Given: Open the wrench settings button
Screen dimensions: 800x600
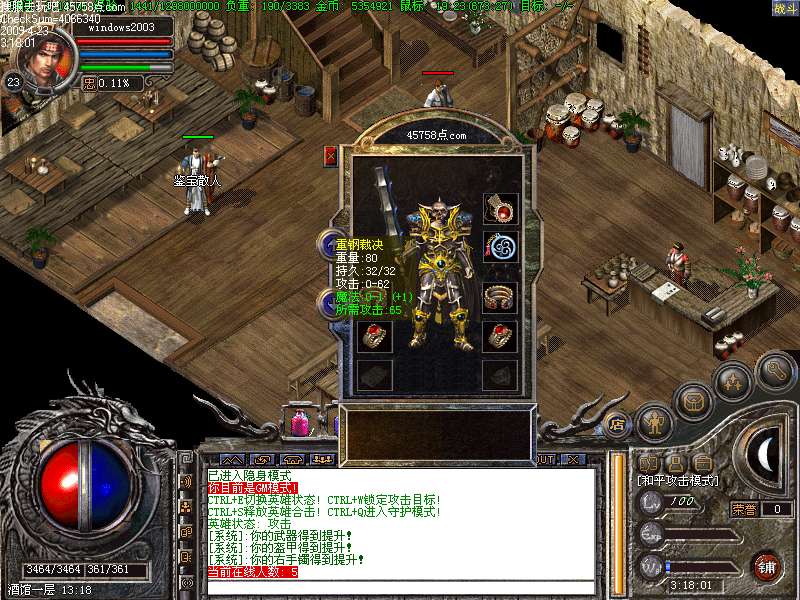Looking at the screenshot, I should pos(775,372).
